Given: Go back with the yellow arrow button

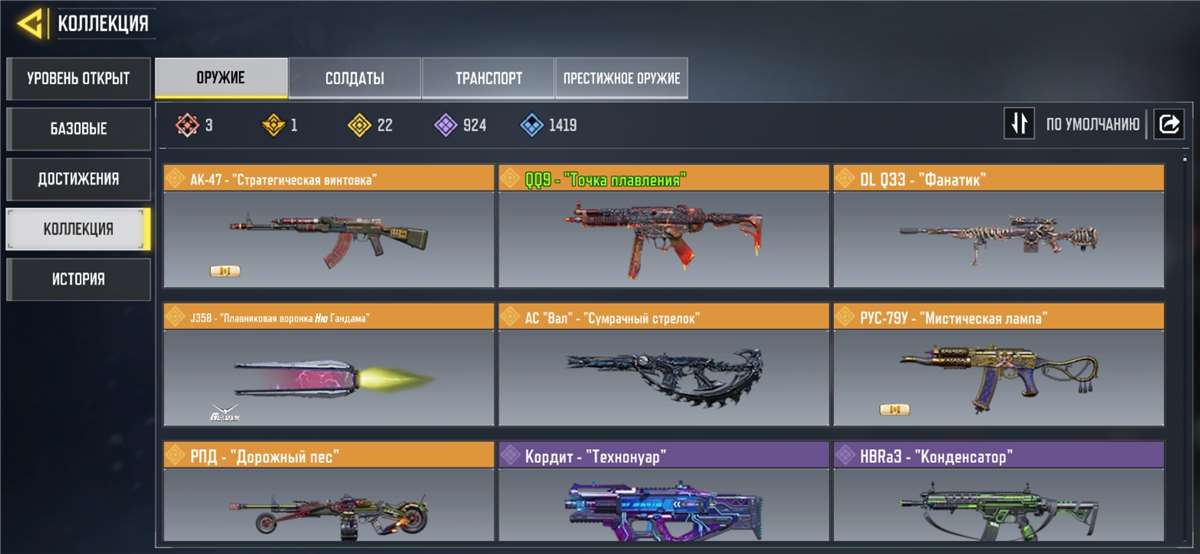Looking at the screenshot, I should point(31,23).
